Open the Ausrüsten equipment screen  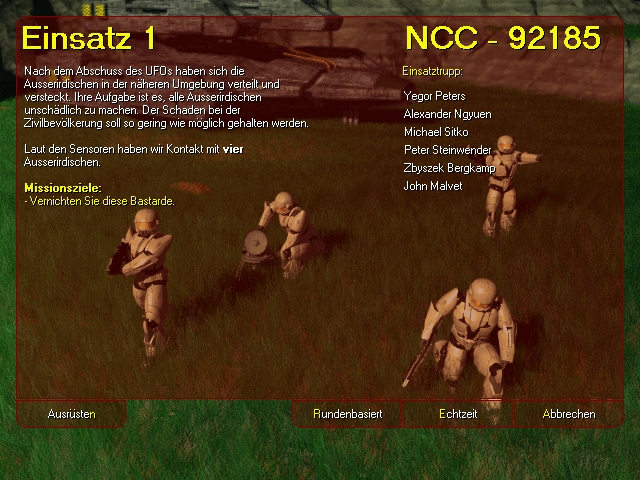(x=71, y=414)
